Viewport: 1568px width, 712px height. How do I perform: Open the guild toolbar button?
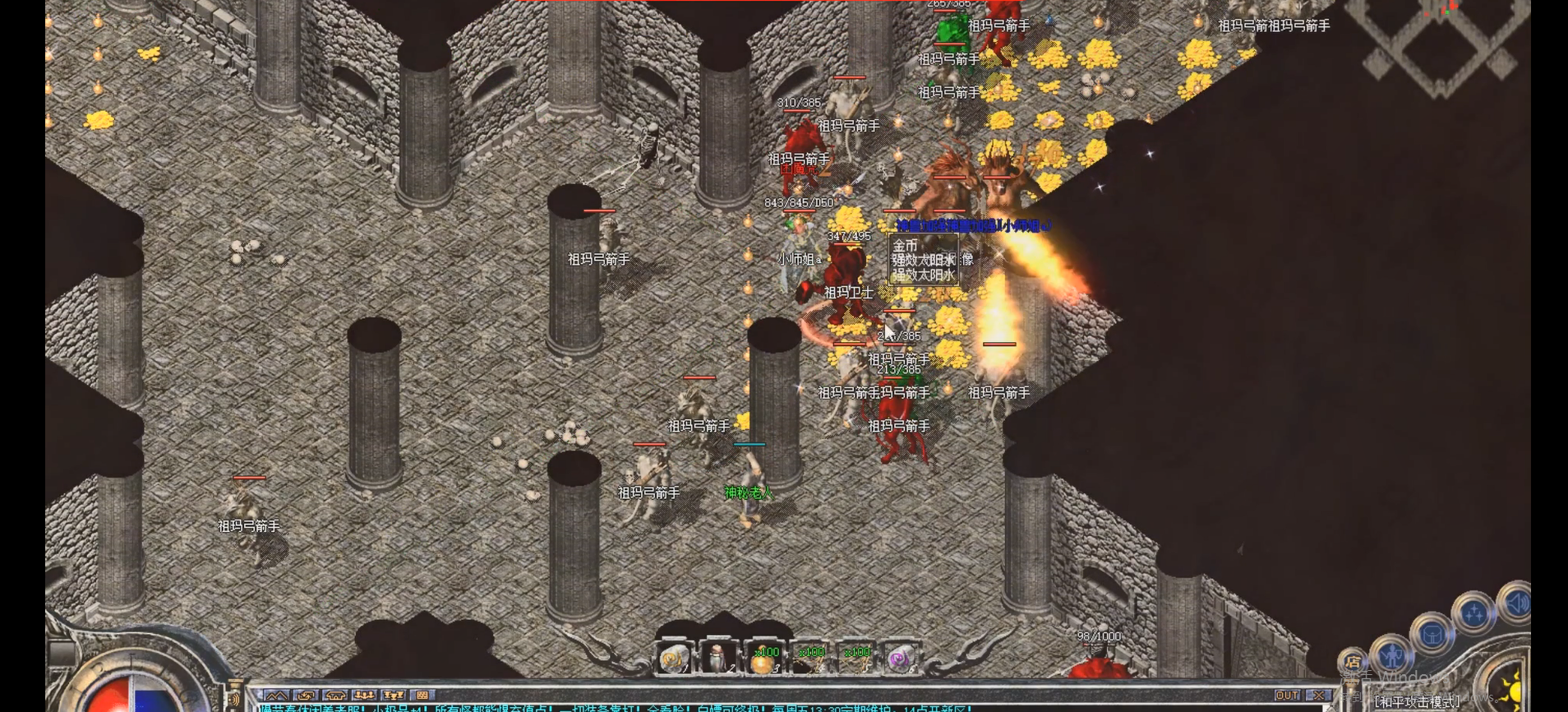(x=335, y=696)
